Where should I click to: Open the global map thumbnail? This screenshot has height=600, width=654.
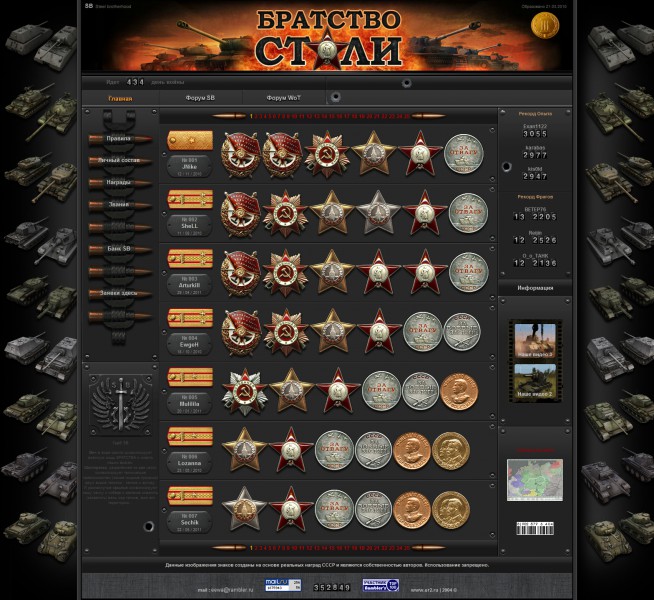tap(535, 479)
